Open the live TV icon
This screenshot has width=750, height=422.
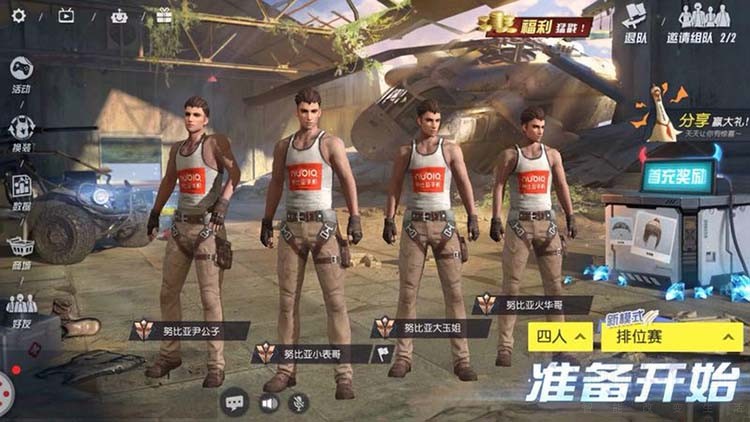(x=66, y=15)
